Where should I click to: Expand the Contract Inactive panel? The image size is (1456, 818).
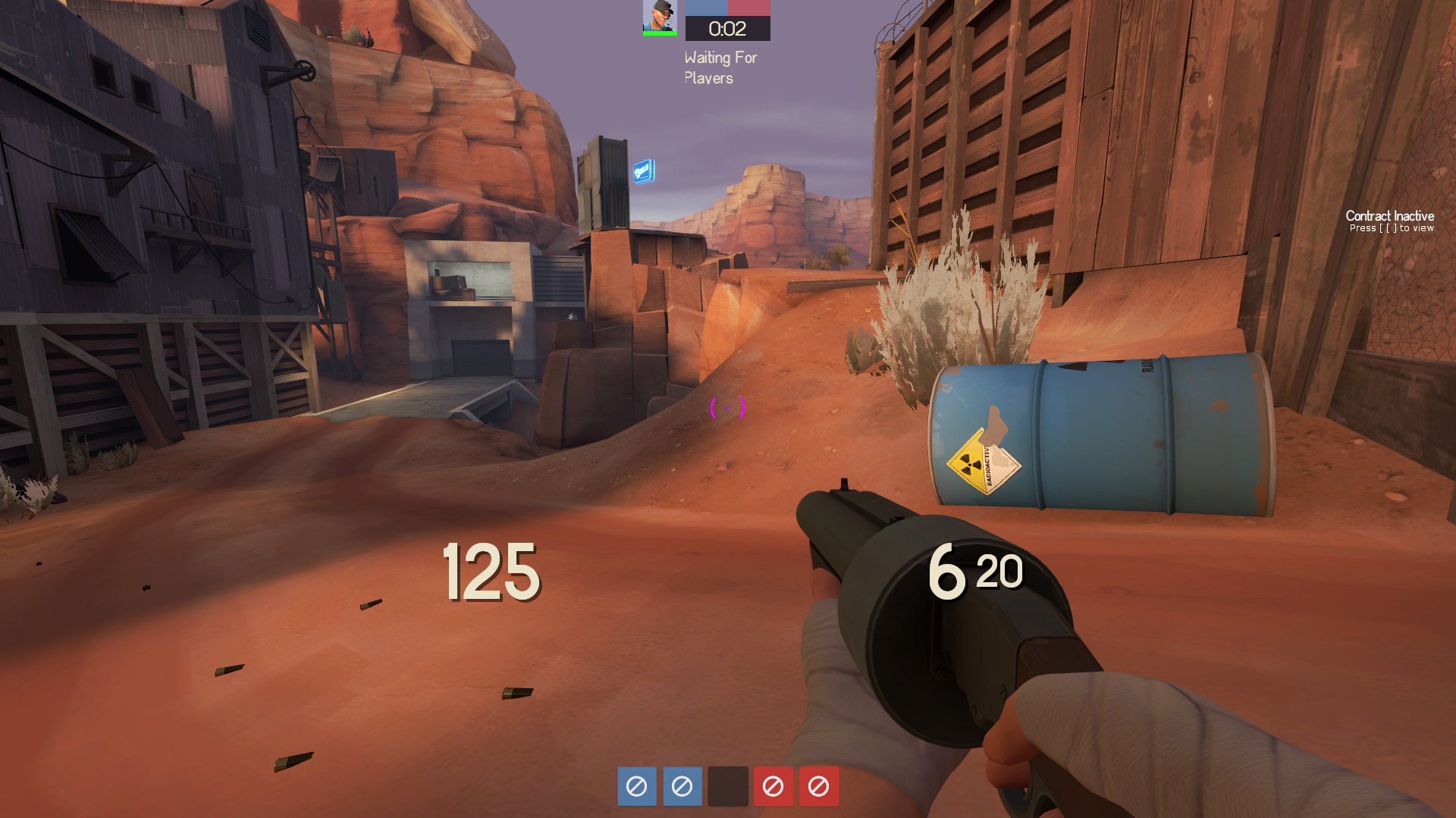(x=1389, y=217)
